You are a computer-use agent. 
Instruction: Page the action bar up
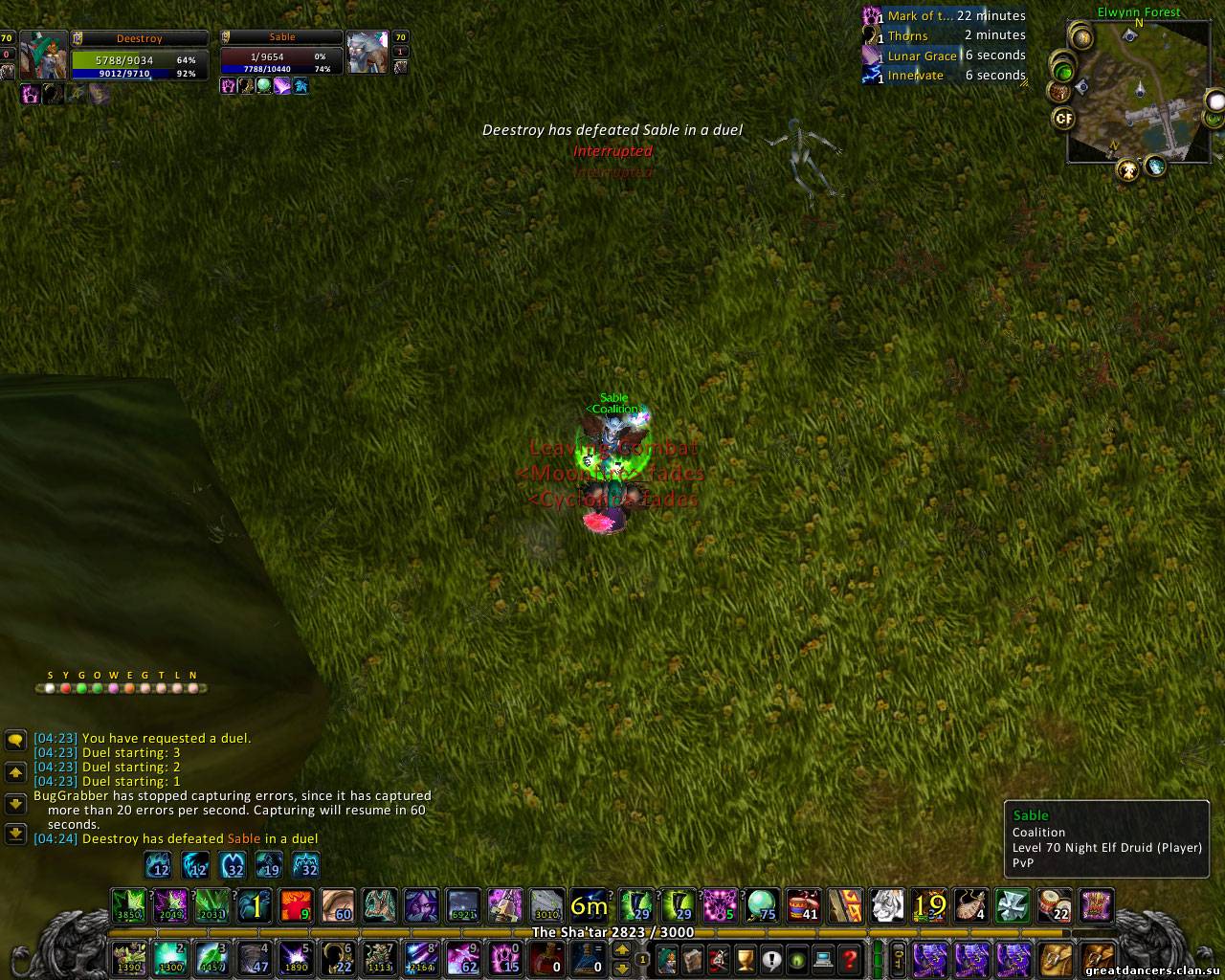click(x=622, y=949)
